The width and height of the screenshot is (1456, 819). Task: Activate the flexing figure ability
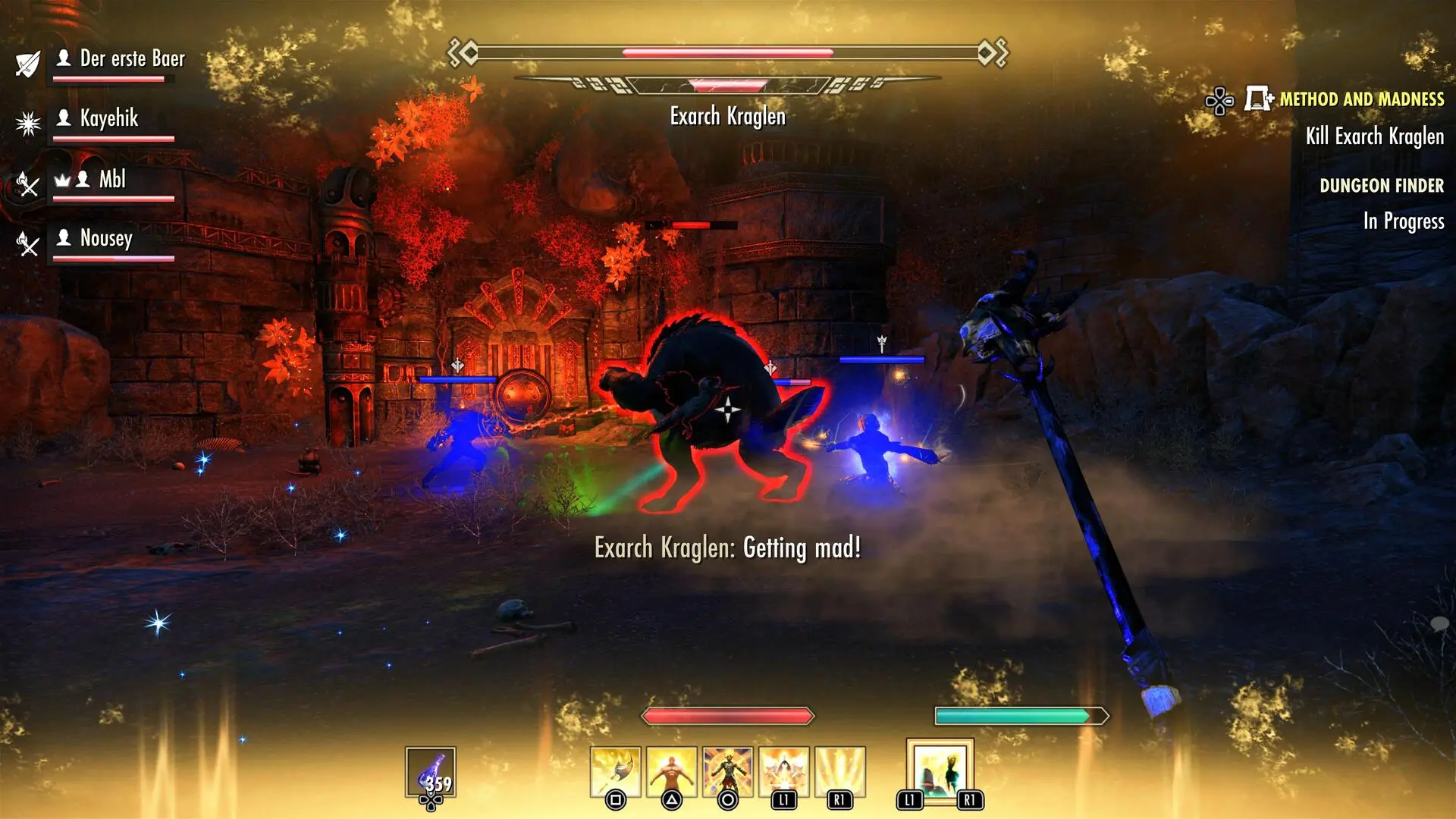tap(672, 772)
